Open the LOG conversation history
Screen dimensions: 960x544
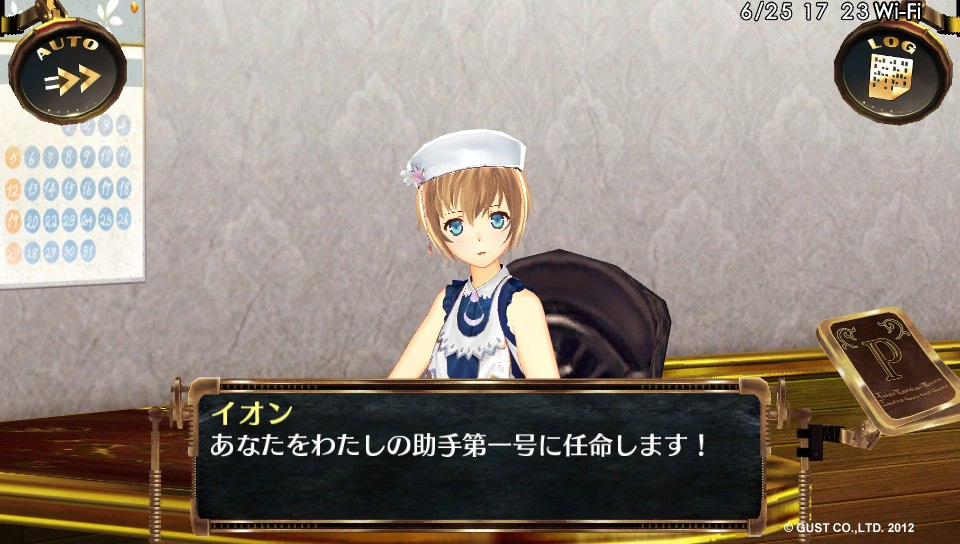(893, 72)
